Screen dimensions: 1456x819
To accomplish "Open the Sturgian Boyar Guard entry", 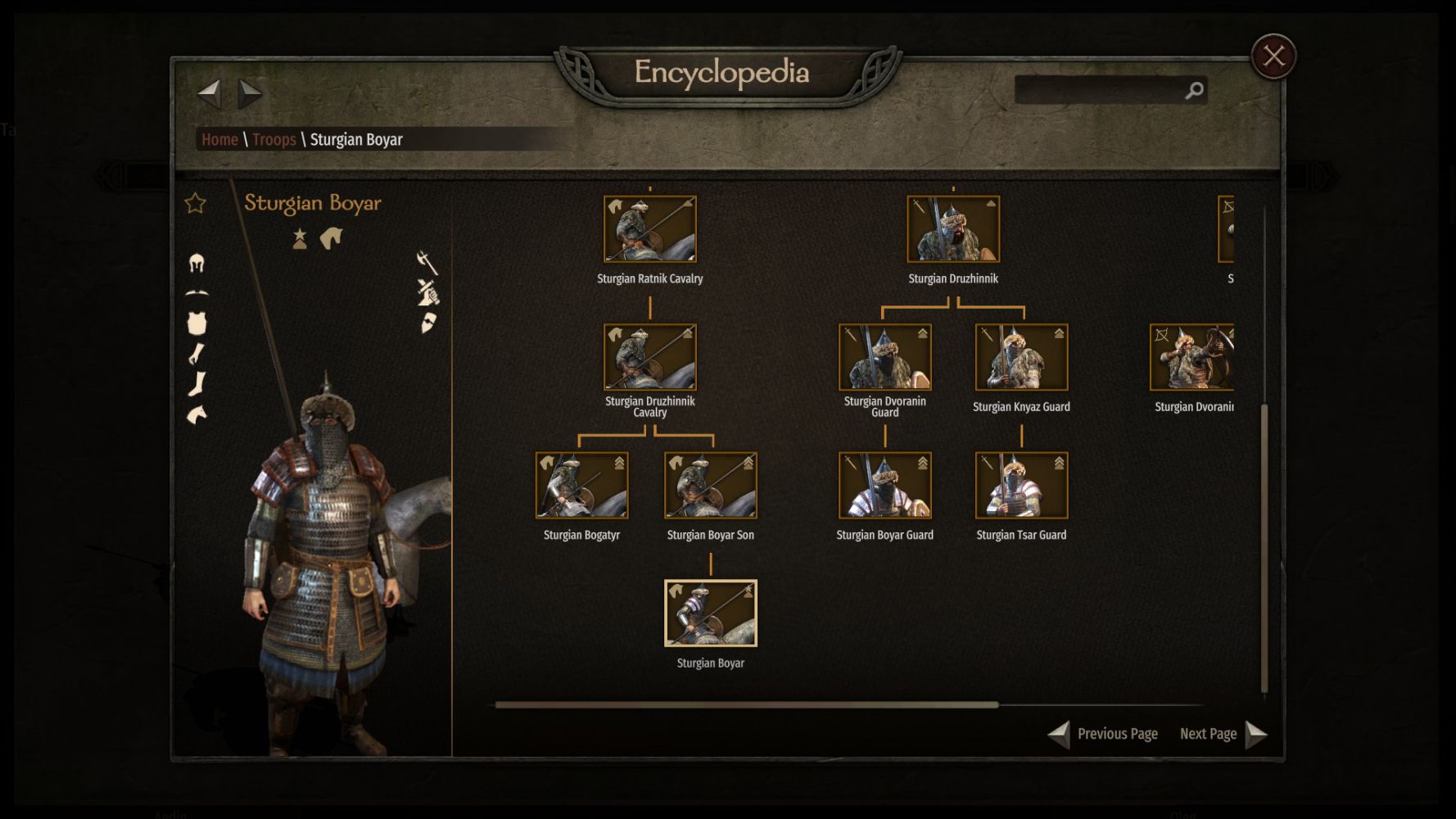I will [x=884, y=485].
